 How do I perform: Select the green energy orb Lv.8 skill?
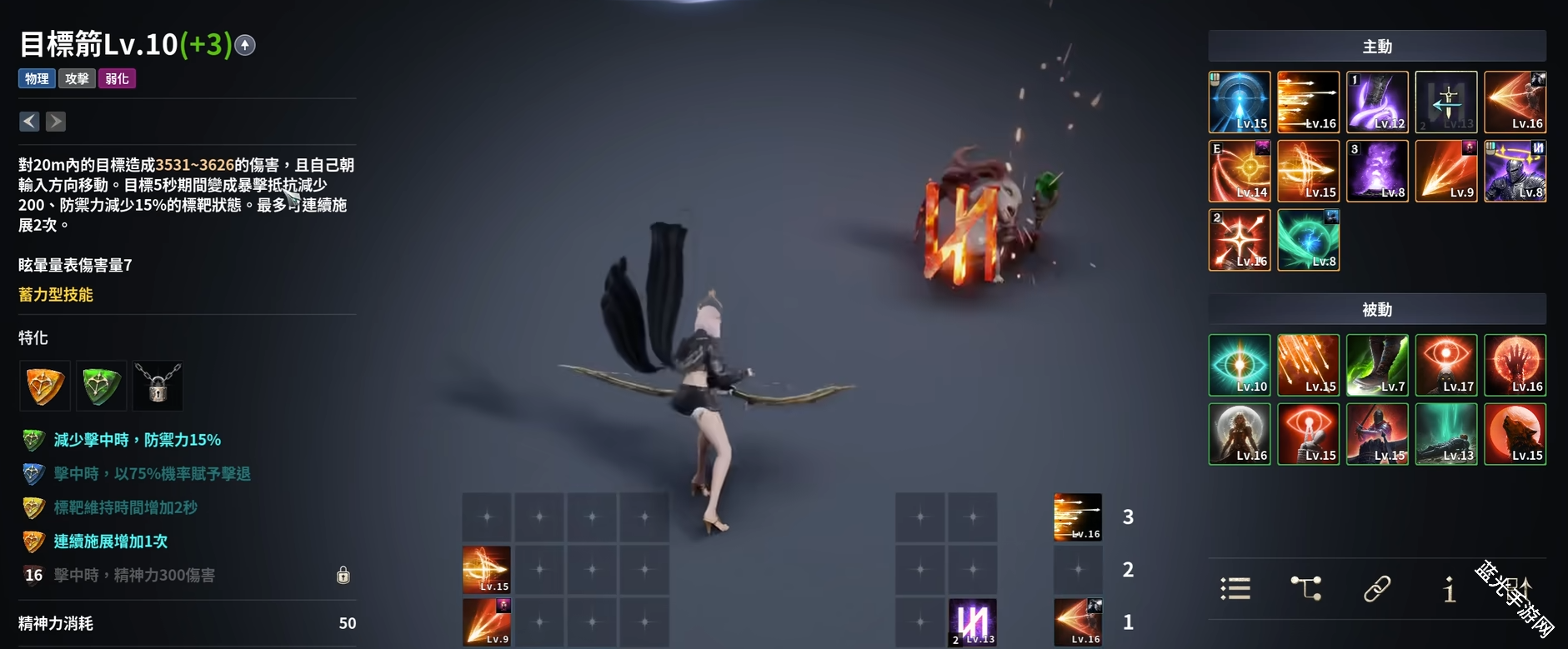[x=1308, y=240]
